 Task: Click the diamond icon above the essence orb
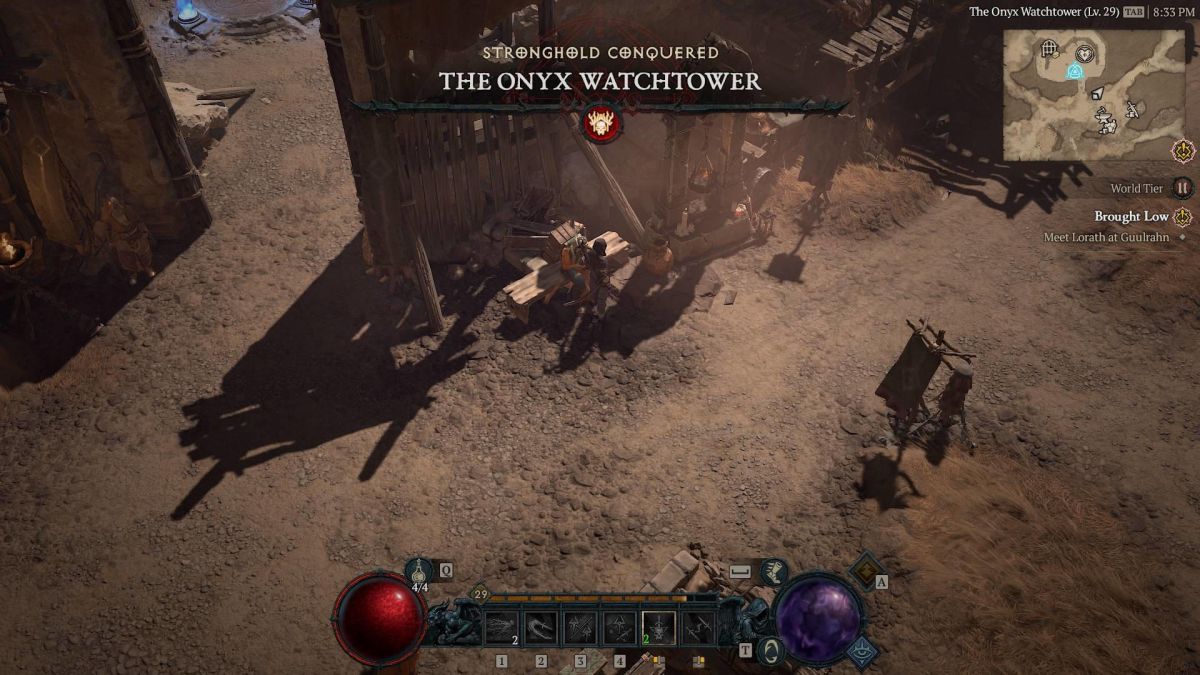pyautogui.click(x=865, y=570)
